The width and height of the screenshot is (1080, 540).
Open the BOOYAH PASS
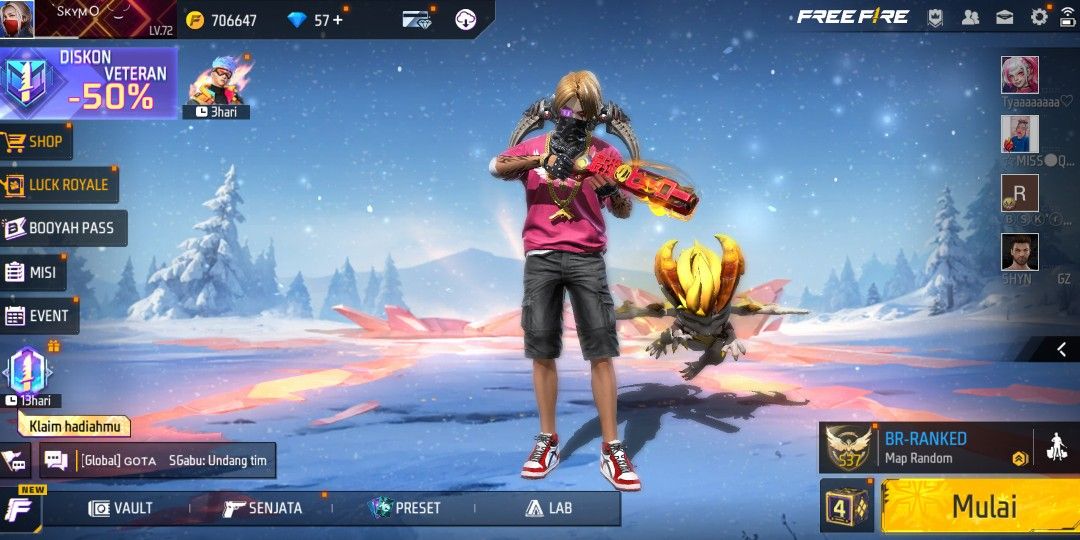pos(60,228)
